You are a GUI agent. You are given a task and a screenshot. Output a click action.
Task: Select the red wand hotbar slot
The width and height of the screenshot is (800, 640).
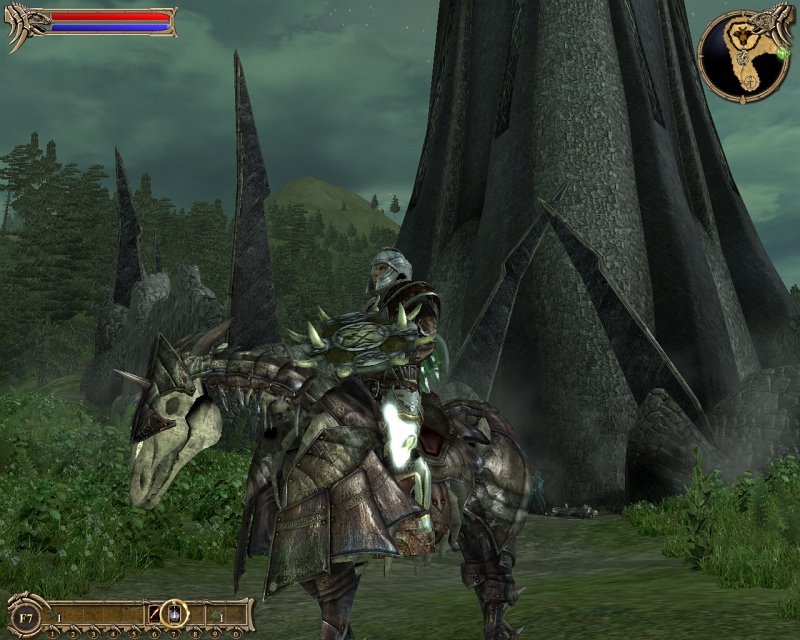(x=154, y=613)
